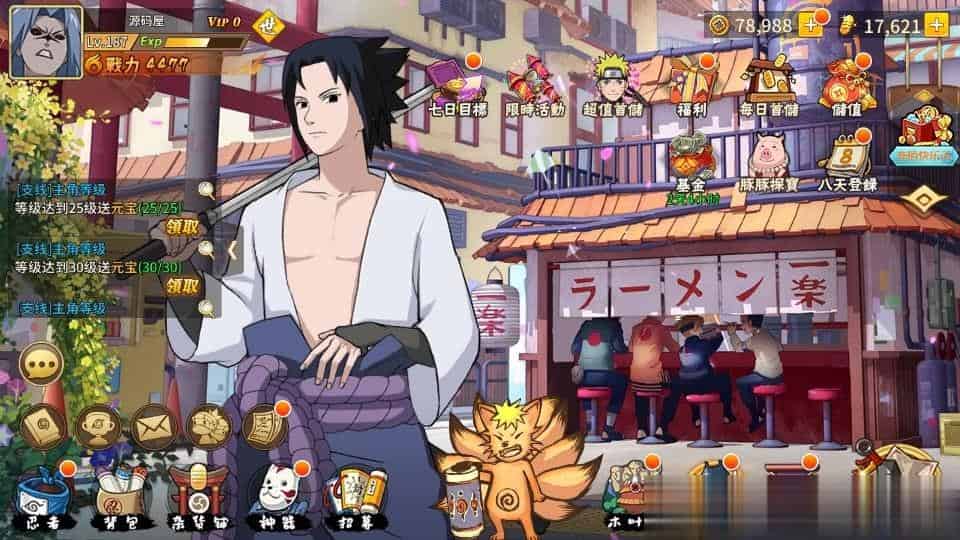Open the 限時活動 limited-time events
The height and width of the screenshot is (540, 960).
tap(535, 83)
